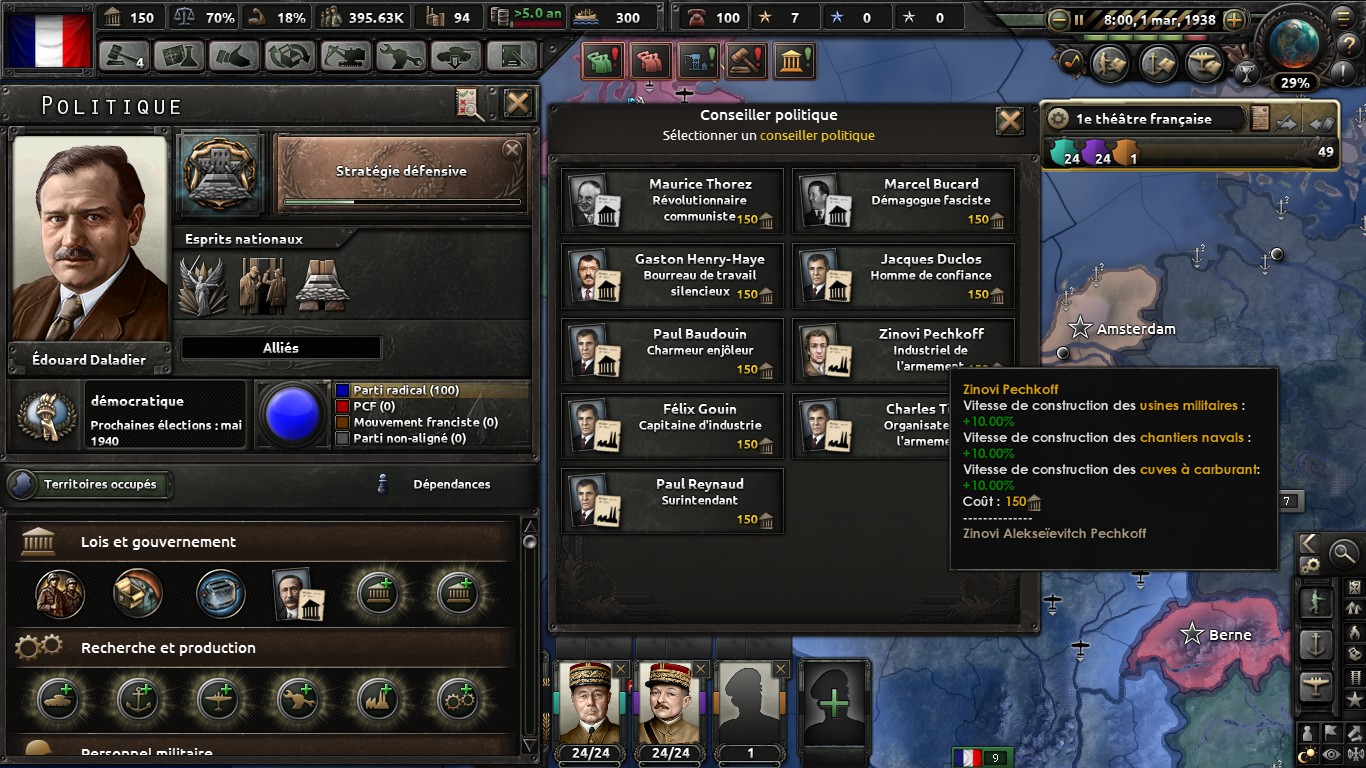Click the Stratégie défensive national focus

pos(401,174)
